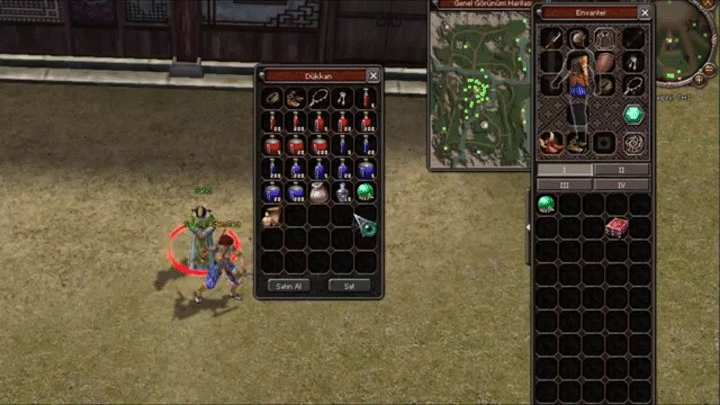The image size is (720, 405).
Task: Click the equipped green gem slot
Action: click(x=634, y=114)
